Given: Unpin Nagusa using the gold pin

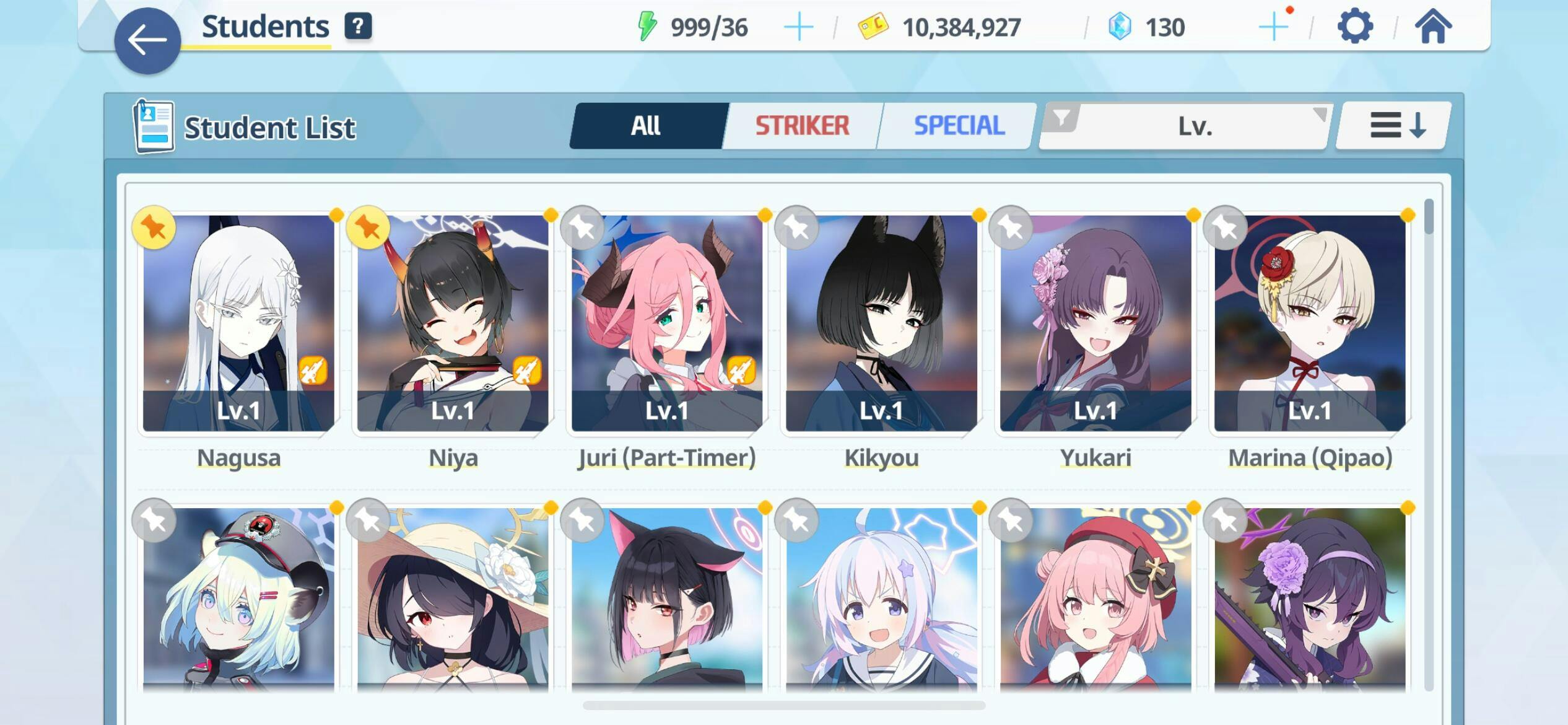Looking at the screenshot, I should [154, 227].
